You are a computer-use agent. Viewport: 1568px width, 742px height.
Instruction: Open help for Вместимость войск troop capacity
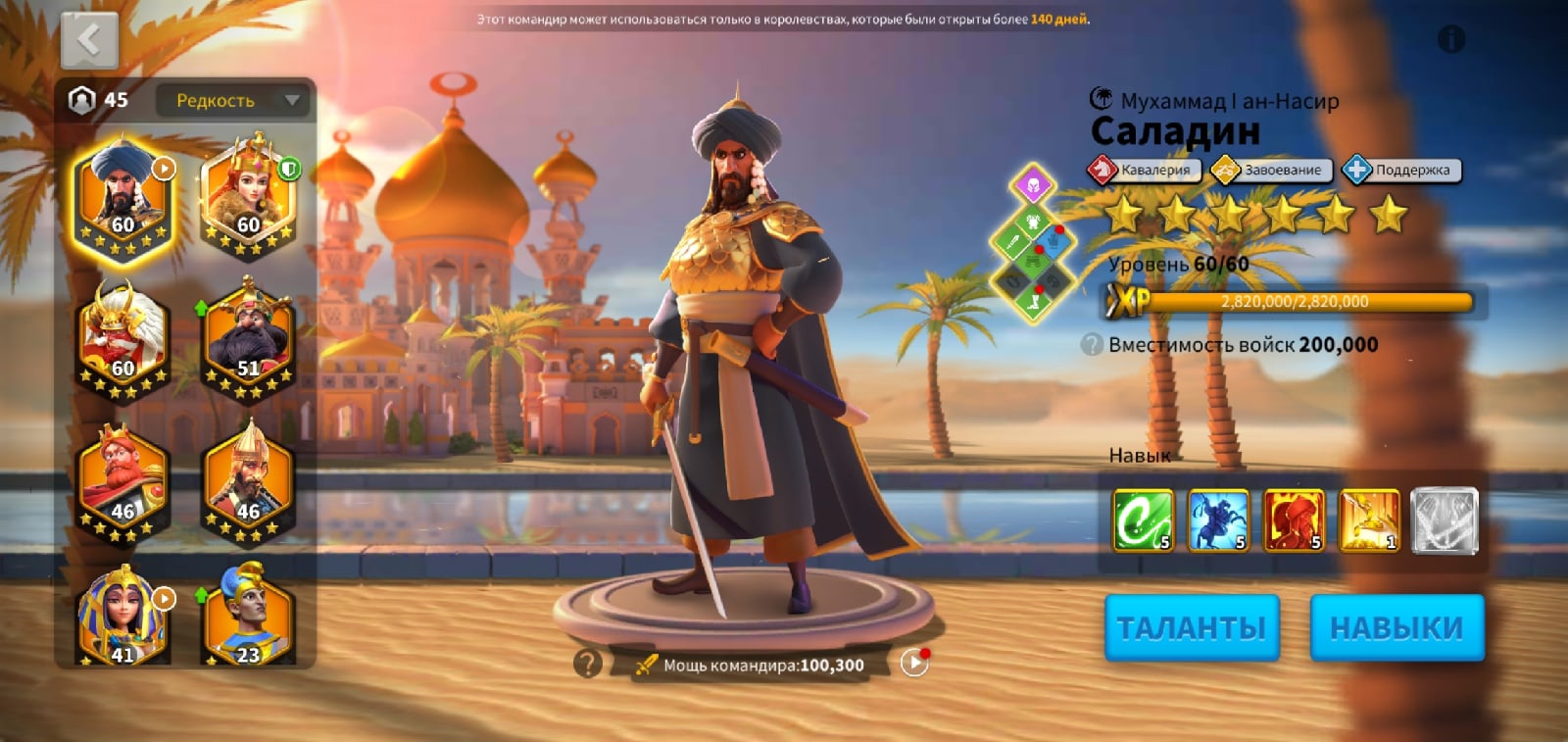coord(1092,345)
